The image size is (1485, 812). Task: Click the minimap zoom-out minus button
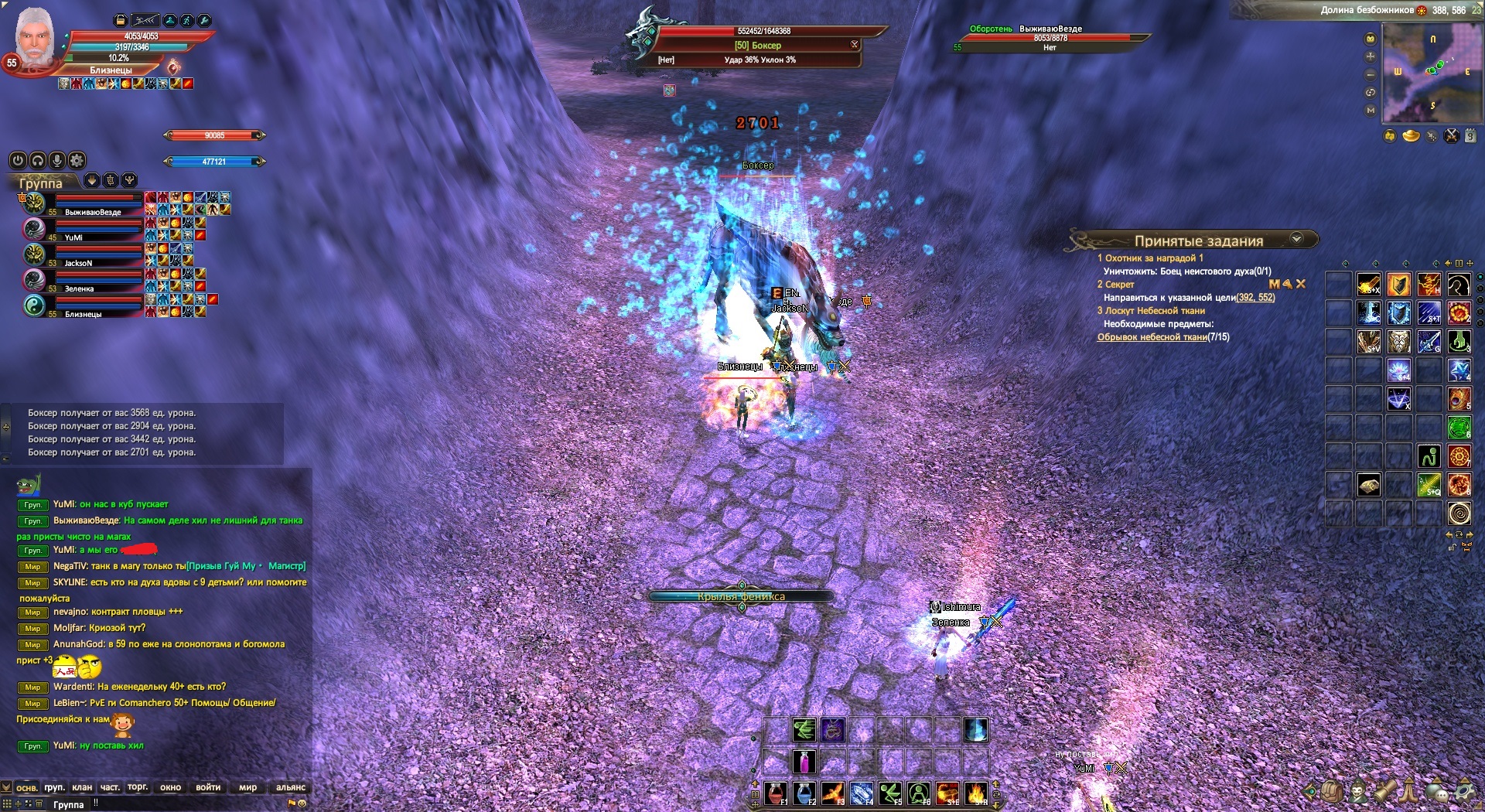pos(1371,75)
